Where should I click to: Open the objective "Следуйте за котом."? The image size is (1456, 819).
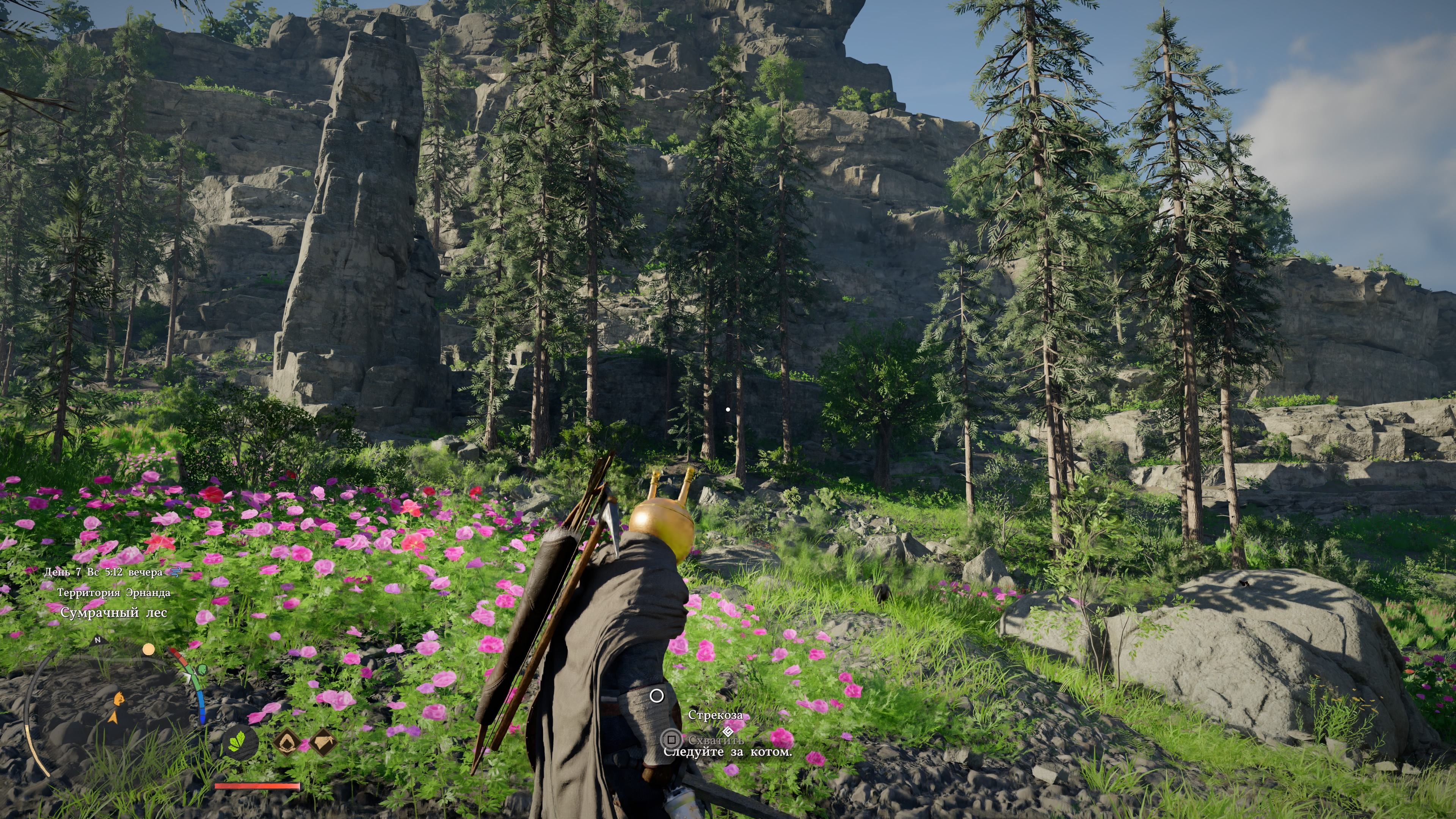point(728,752)
